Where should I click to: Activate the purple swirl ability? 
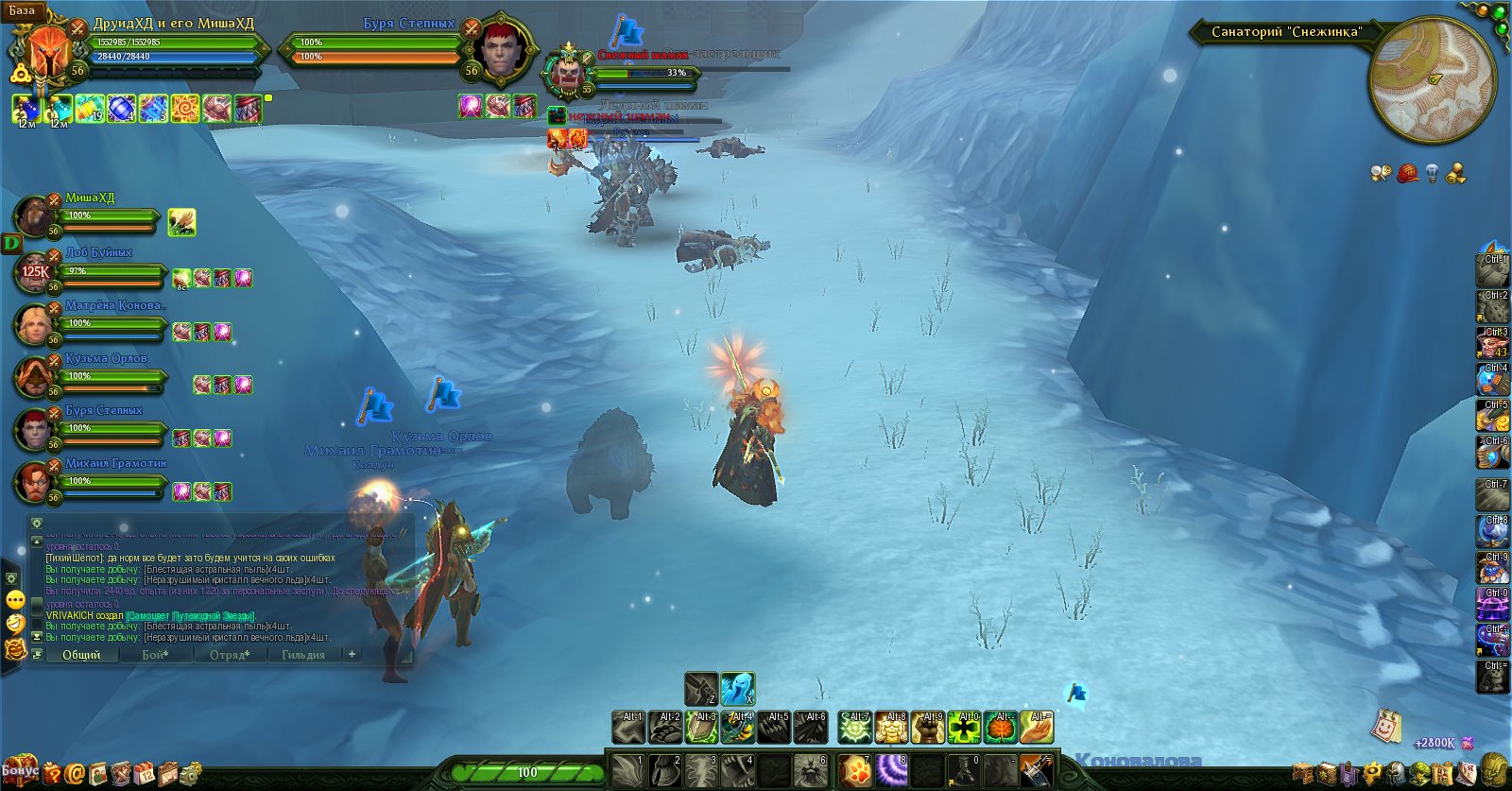pyautogui.click(x=891, y=770)
